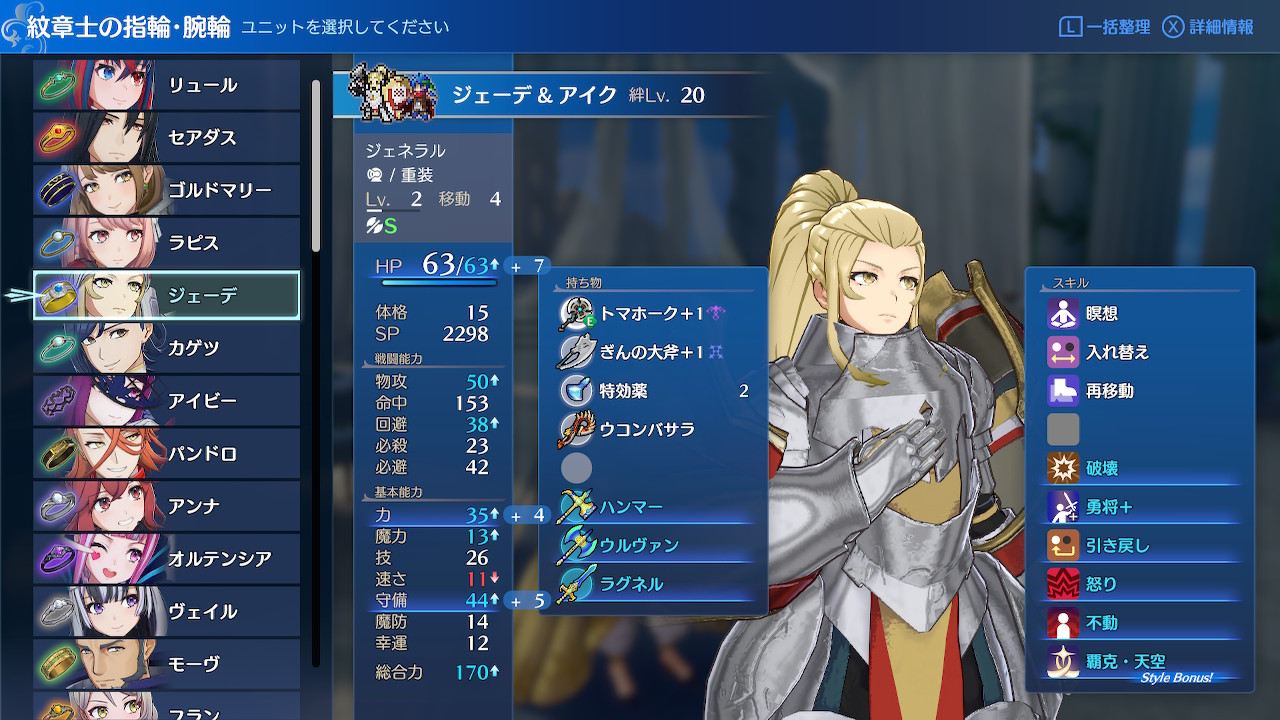Select the 特効薬 healing item
The height and width of the screenshot is (720, 1280).
tap(652, 391)
